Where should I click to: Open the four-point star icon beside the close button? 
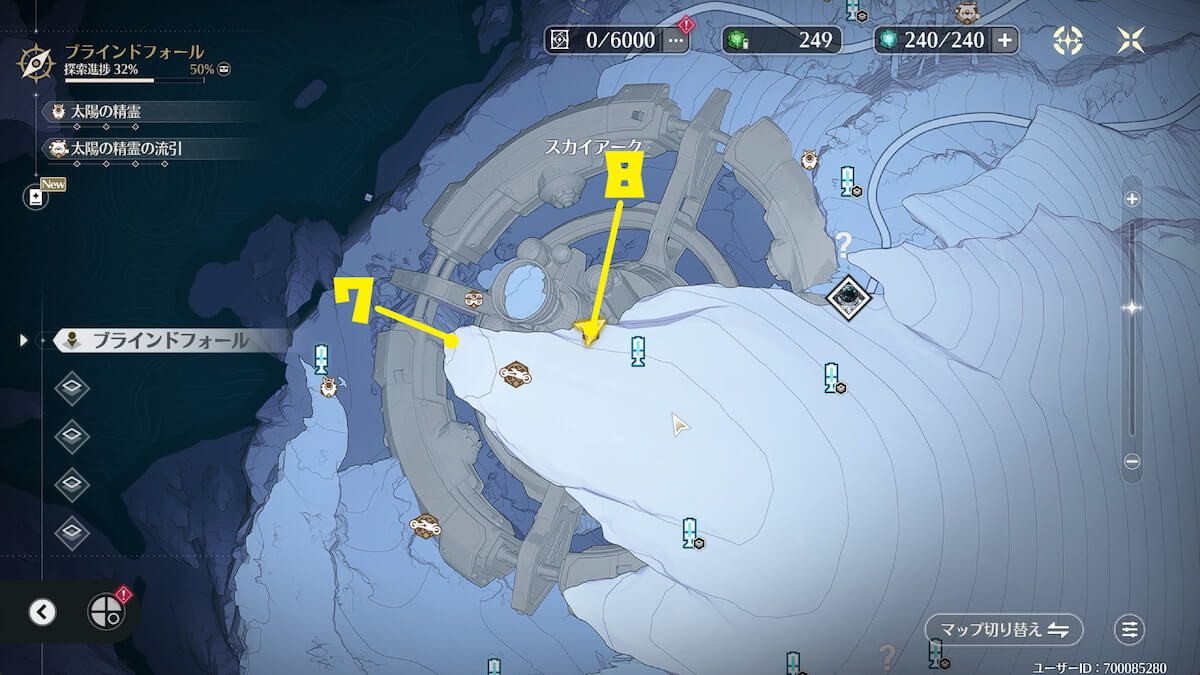point(1068,40)
